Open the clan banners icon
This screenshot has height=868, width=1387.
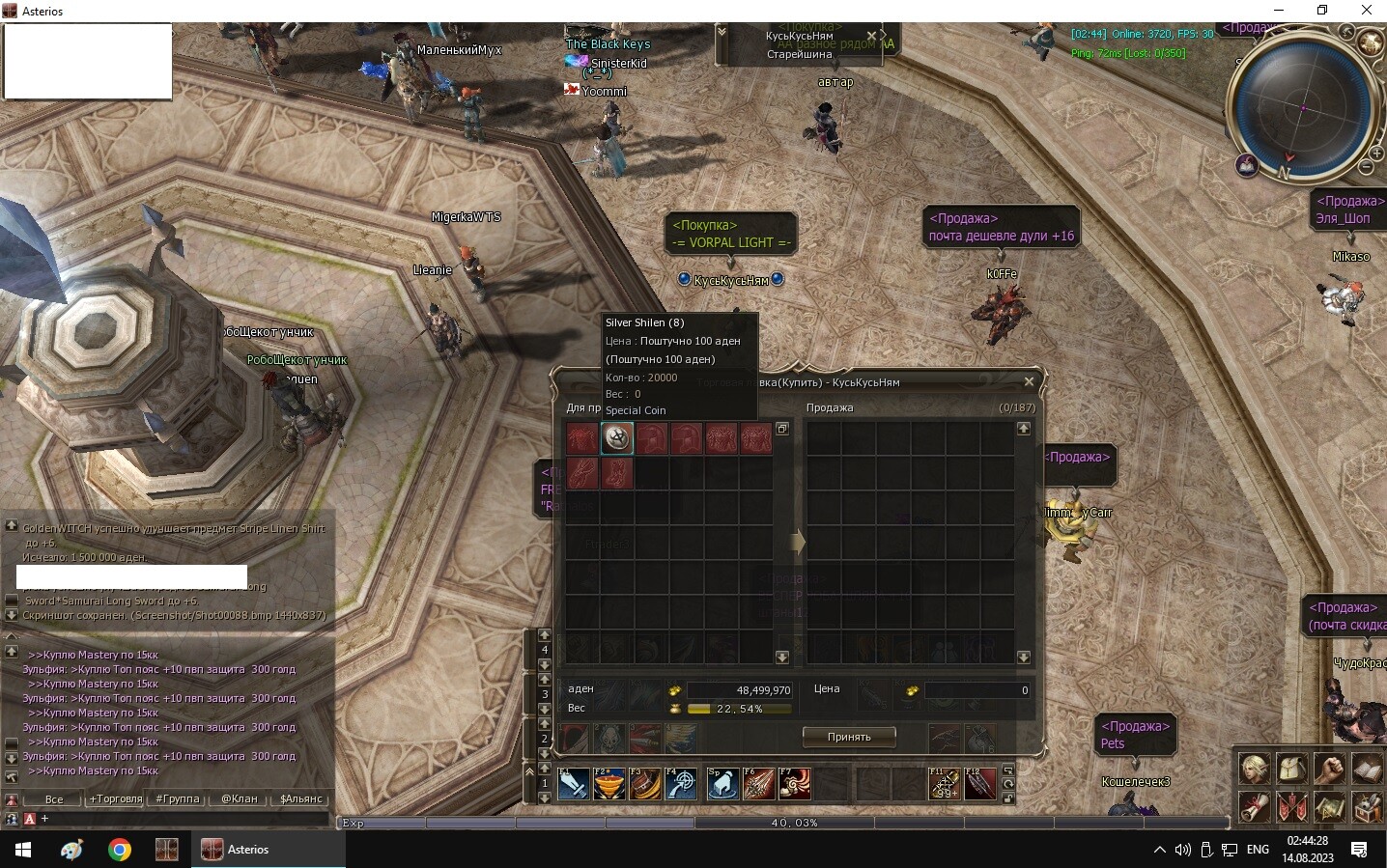point(1291,806)
